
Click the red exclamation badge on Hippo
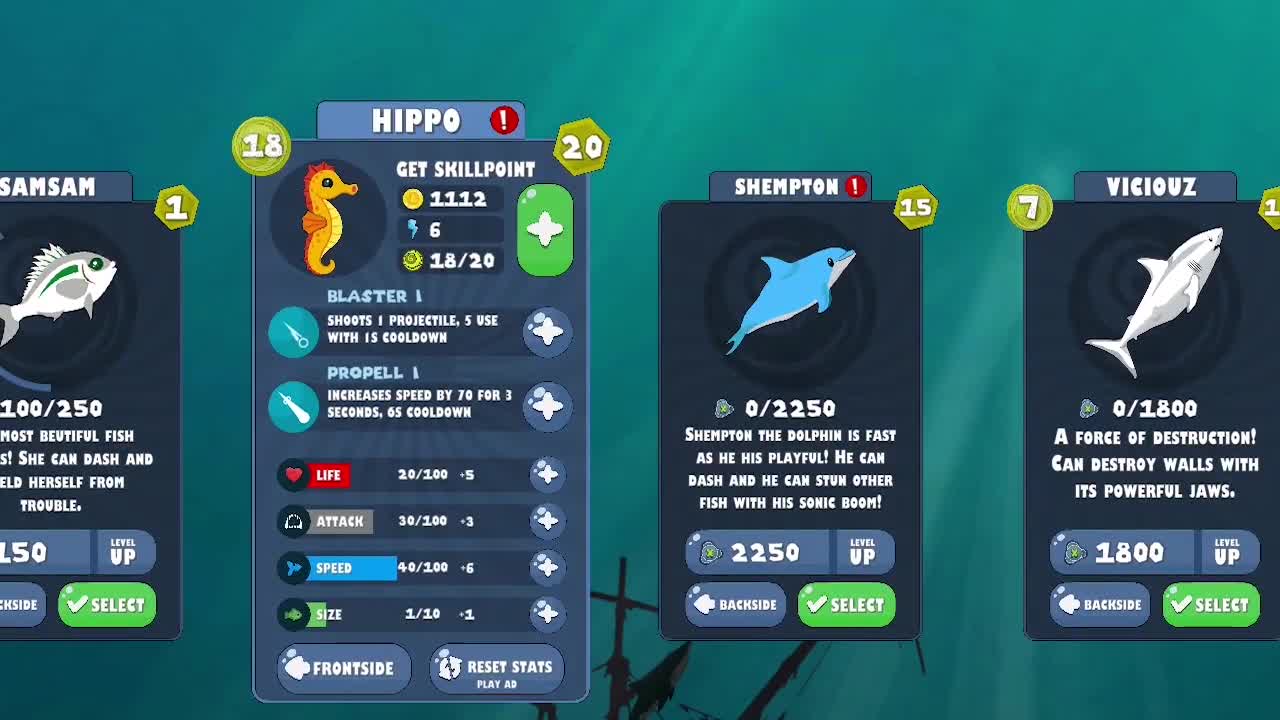(505, 120)
